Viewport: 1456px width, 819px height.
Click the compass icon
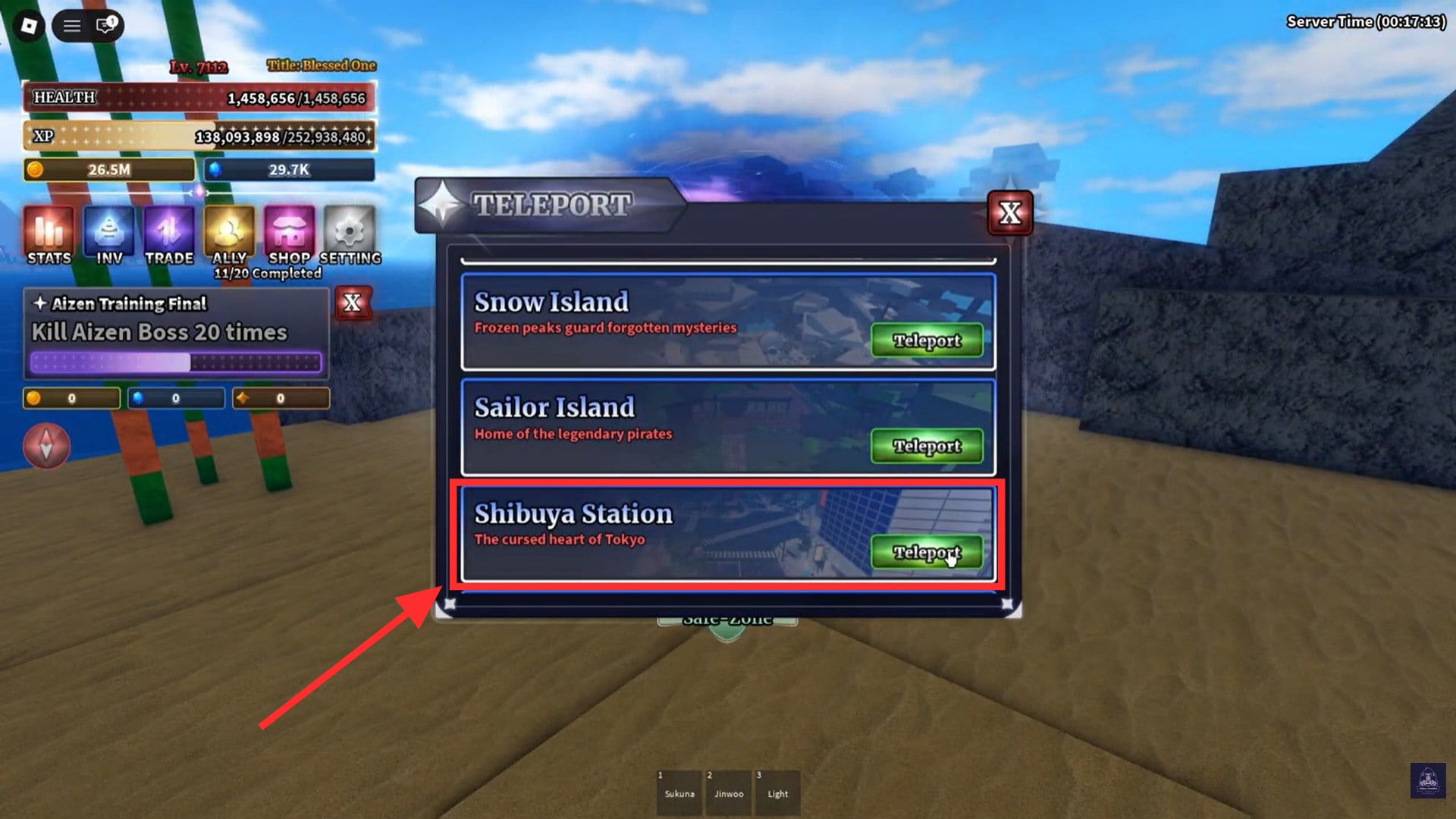(x=46, y=446)
